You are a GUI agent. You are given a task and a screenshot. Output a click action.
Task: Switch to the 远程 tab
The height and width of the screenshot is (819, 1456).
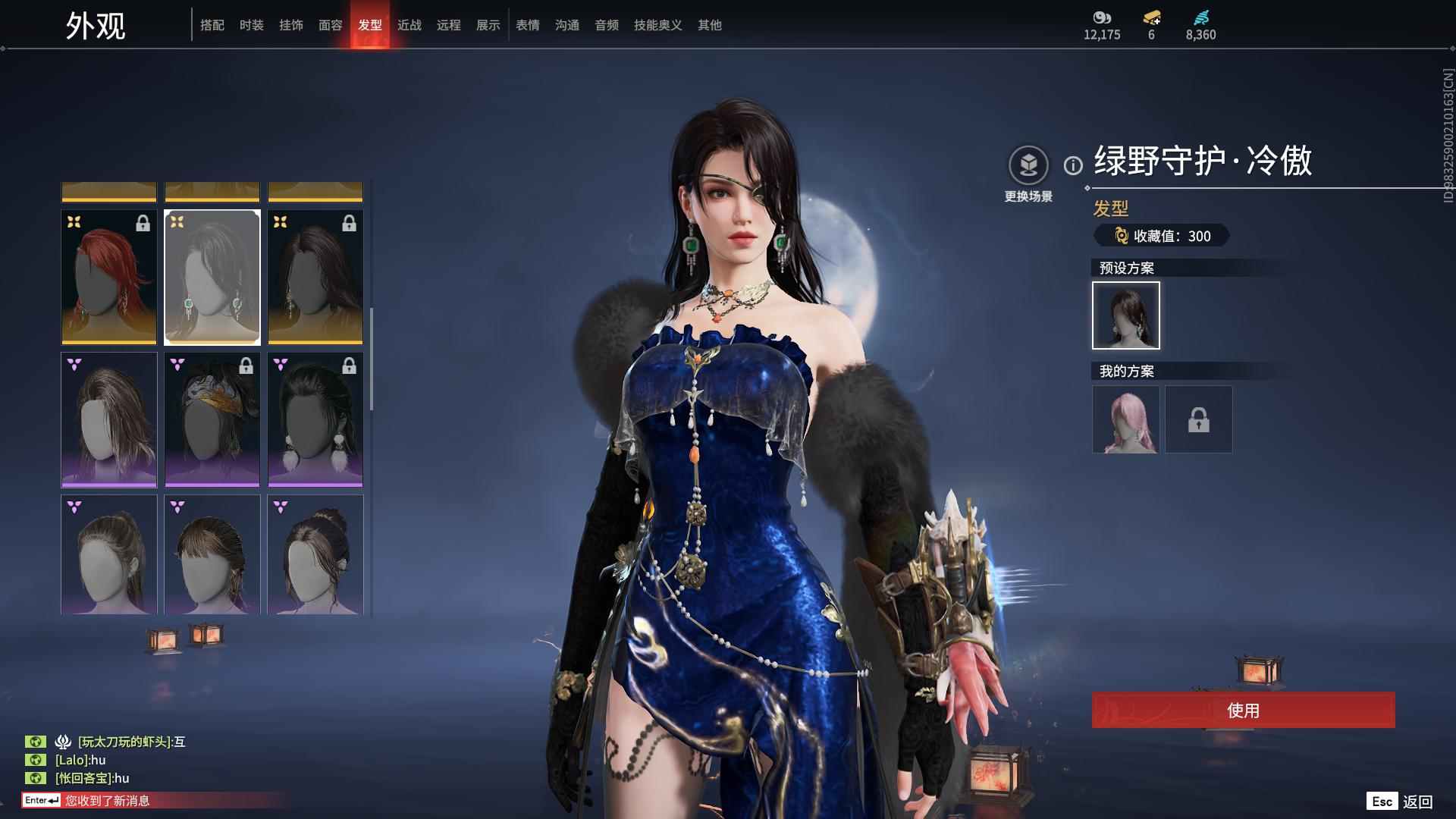click(x=448, y=25)
